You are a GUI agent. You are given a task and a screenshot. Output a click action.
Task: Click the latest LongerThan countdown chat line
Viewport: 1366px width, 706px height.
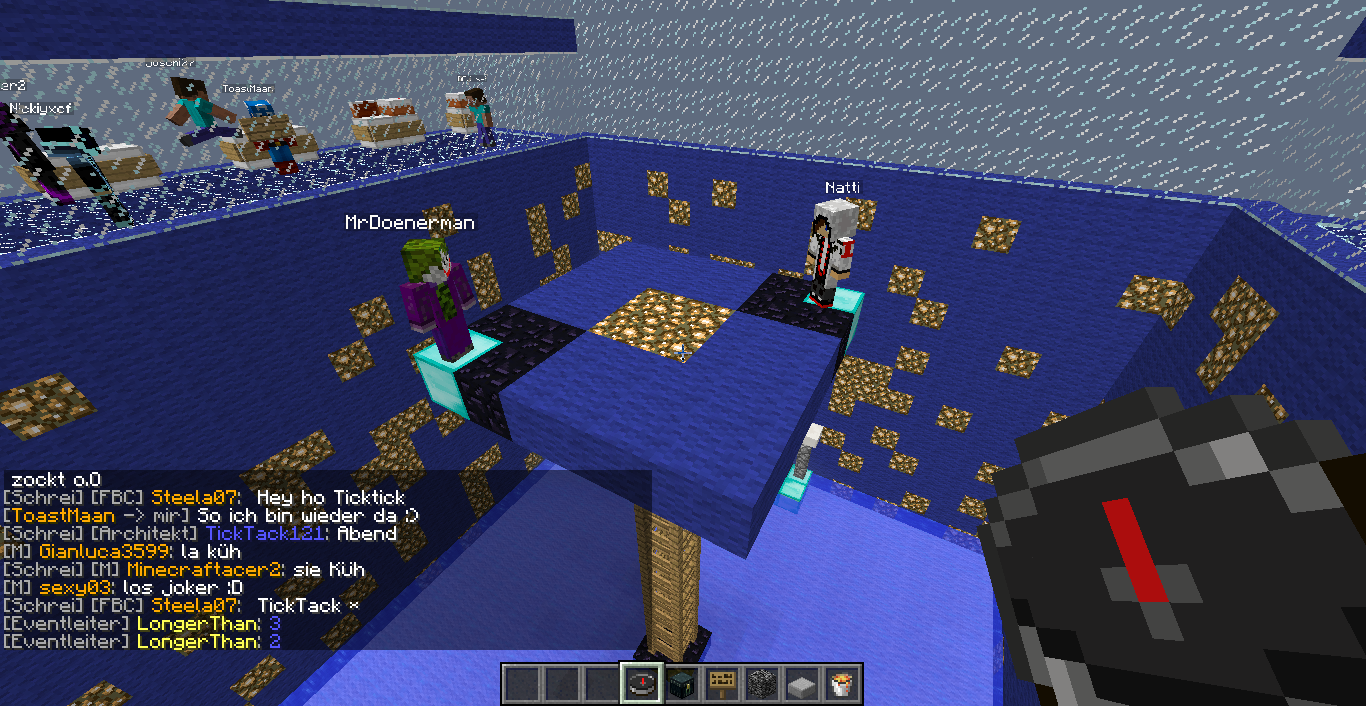142,641
